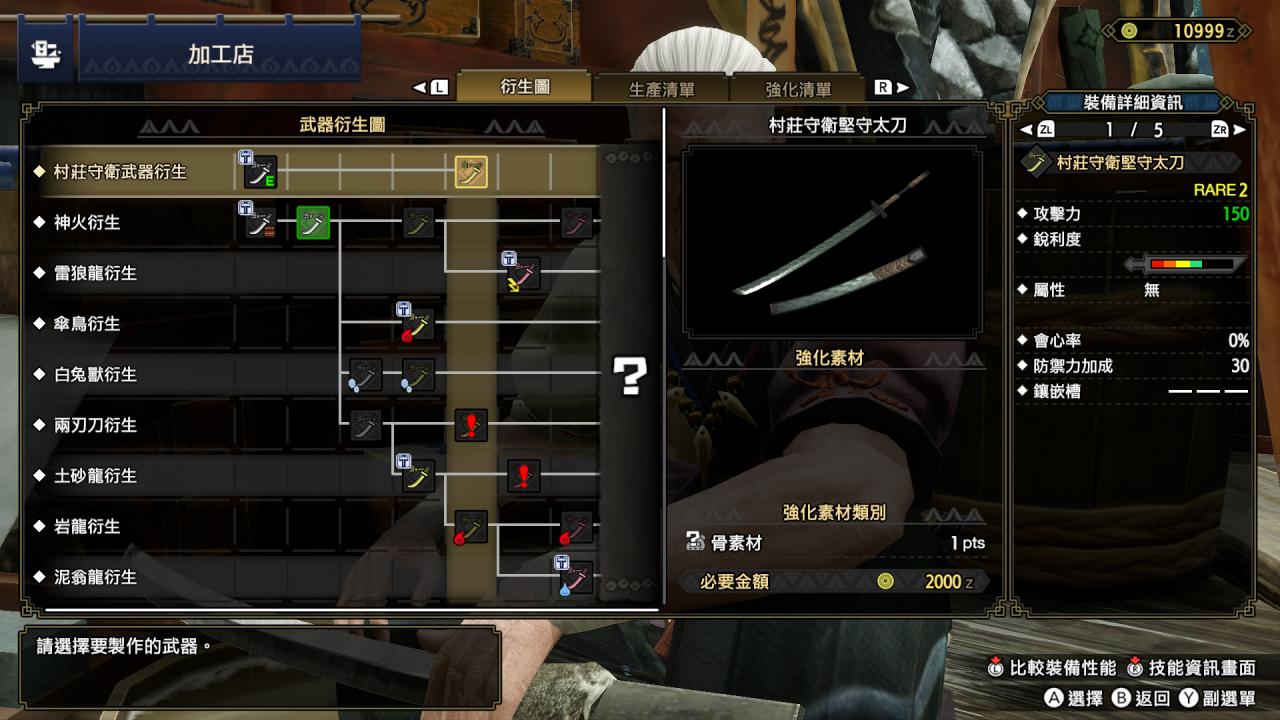Screen dimensions: 1280x720
Task: Click the red monster icon in 兩刃刀衍生 row
Action: 469,425
